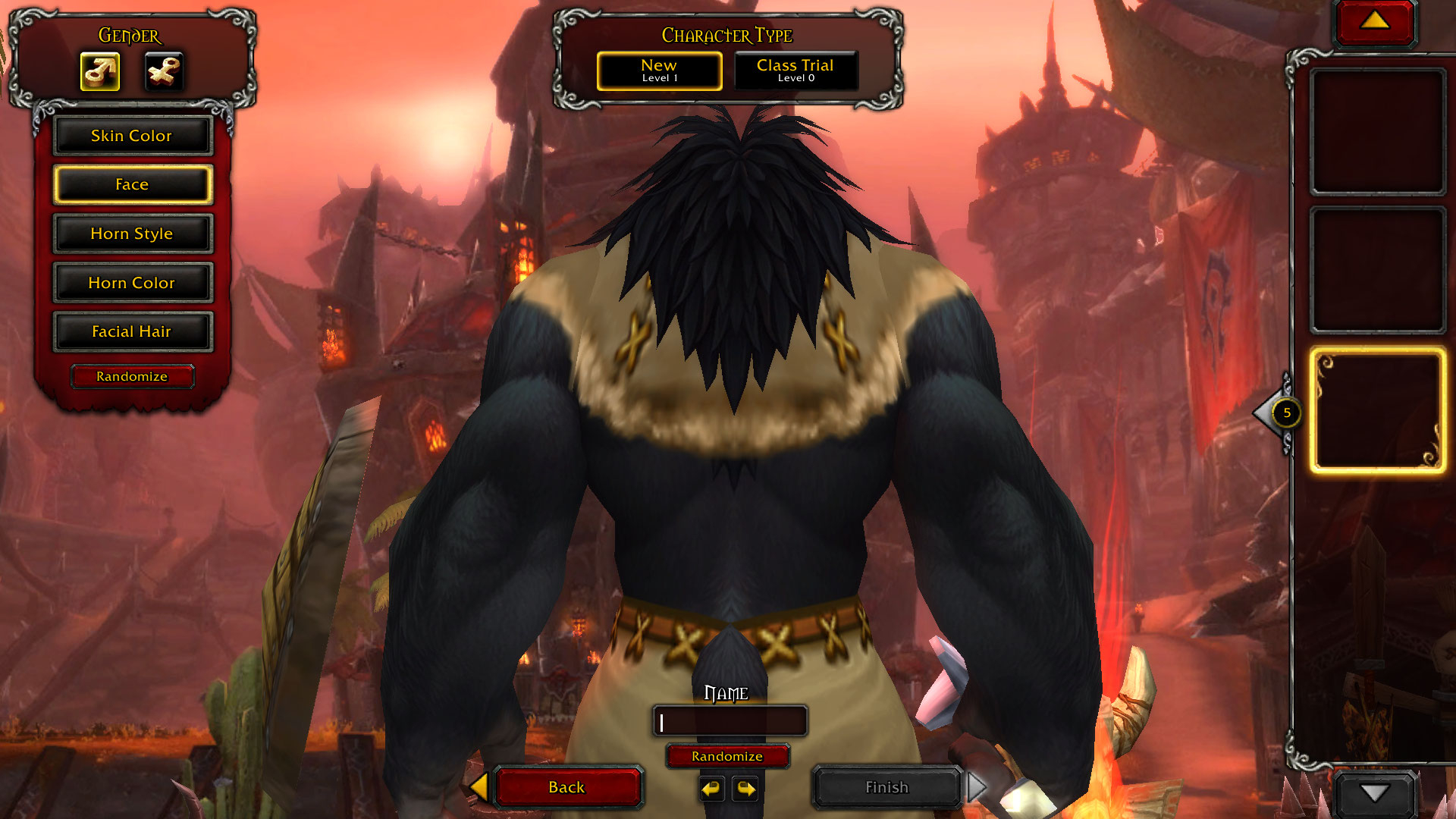Viewport: 1456px width, 819px height.
Task: Go Back to the previous screen
Action: pyautogui.click(x=567, y=787)
